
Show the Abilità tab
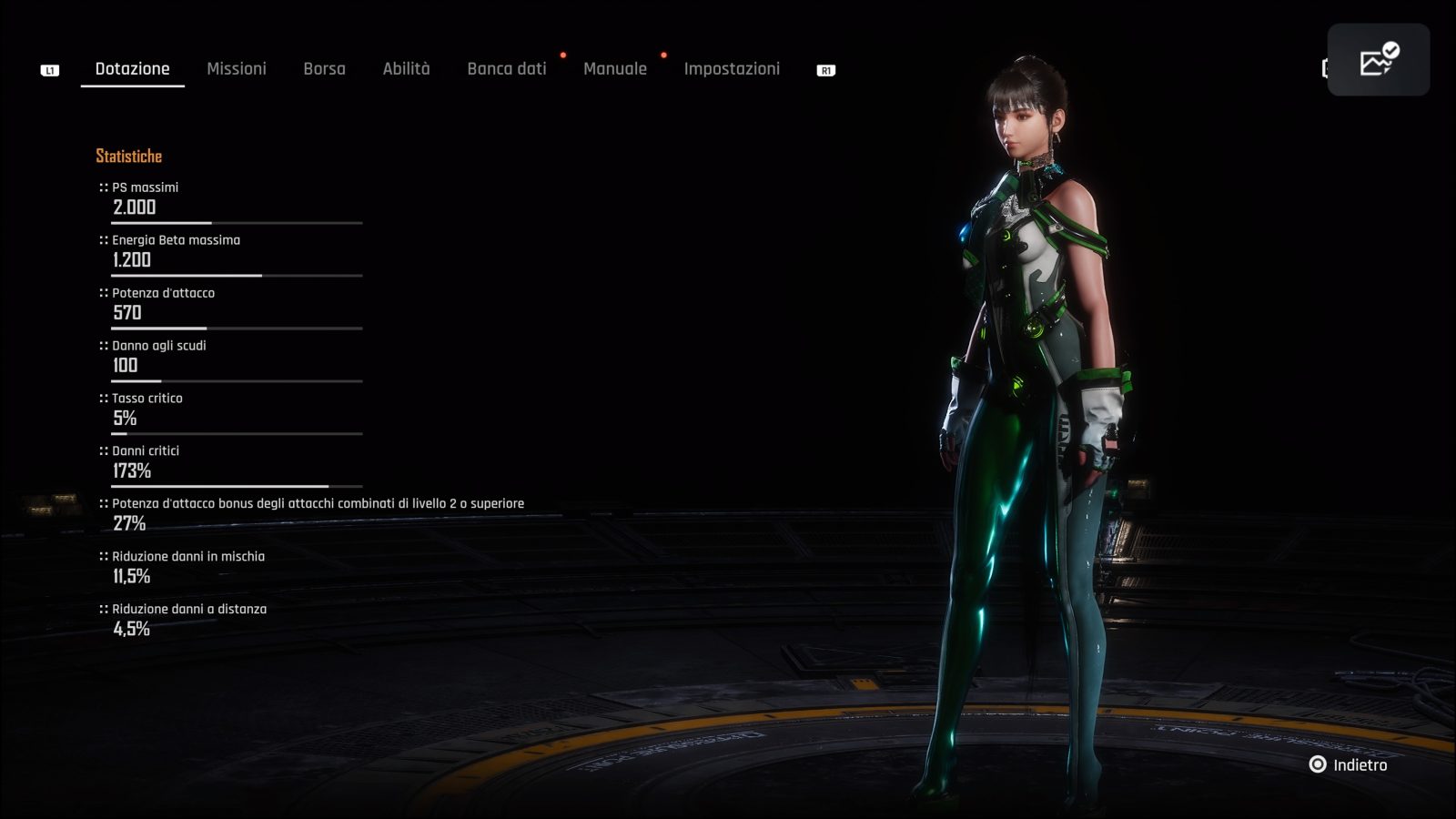[x=406, y=69]
